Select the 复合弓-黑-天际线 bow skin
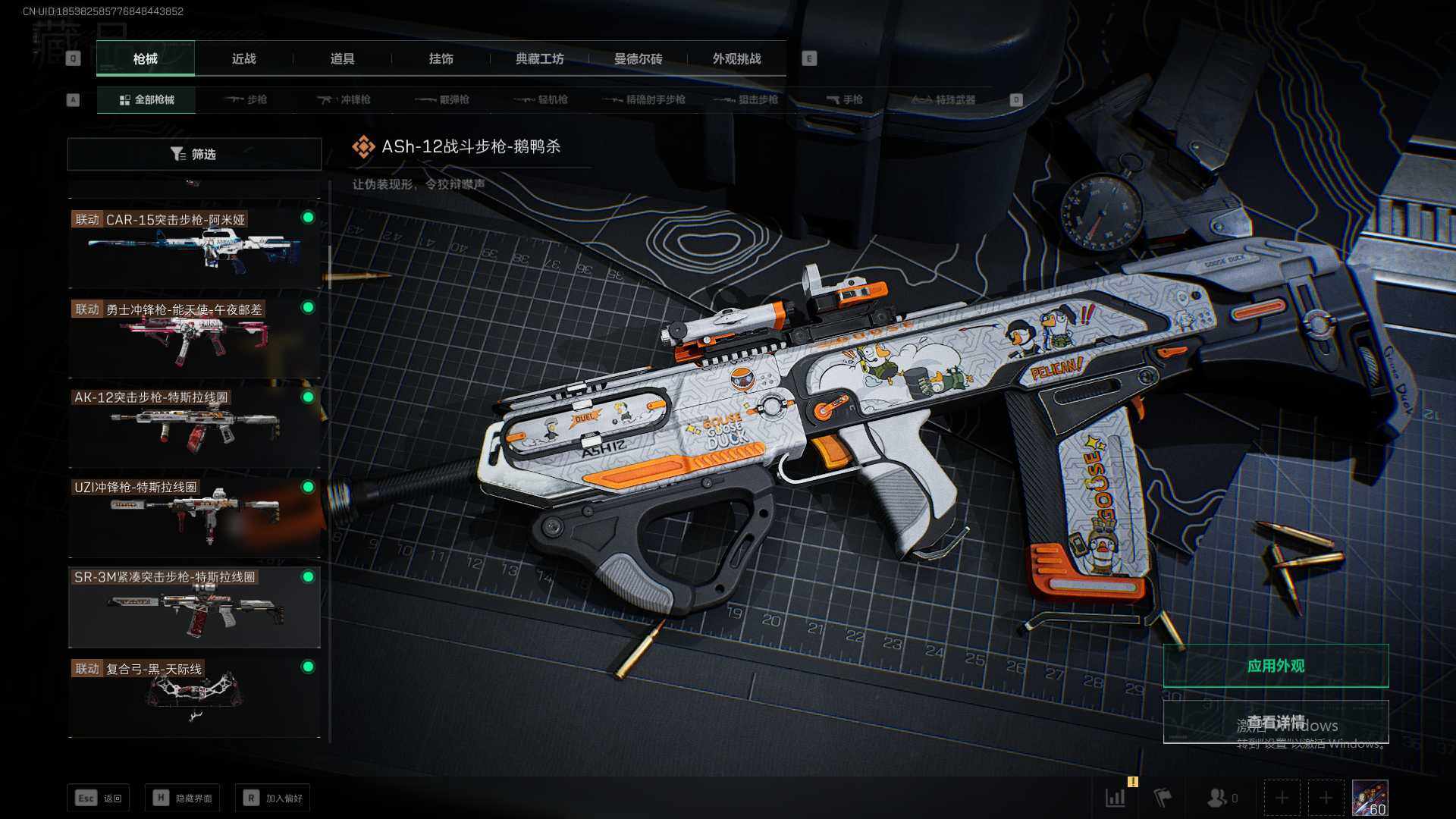This screenshot has width=1456, height=819. tap(194, 695)
